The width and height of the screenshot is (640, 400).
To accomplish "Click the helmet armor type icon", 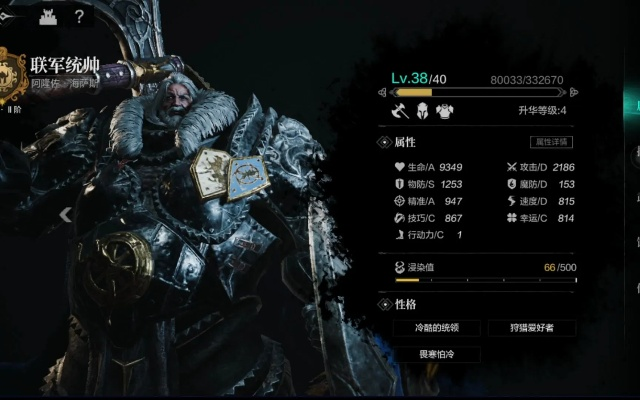I will point(422,110).
